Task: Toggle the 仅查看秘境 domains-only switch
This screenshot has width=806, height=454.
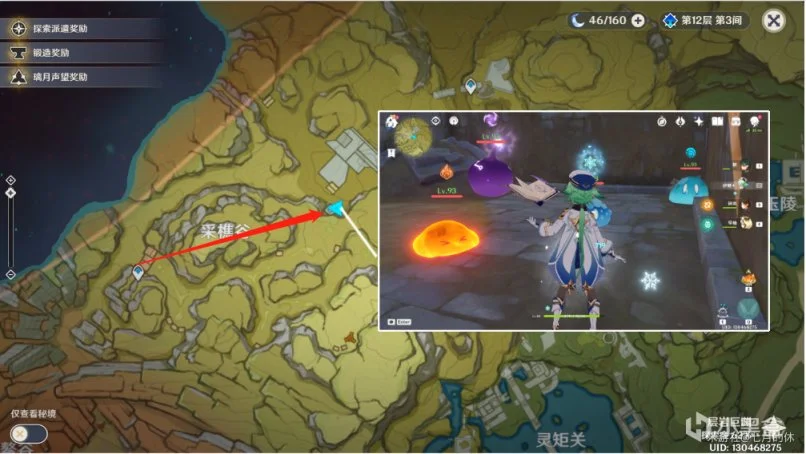Action: (28, 434)
